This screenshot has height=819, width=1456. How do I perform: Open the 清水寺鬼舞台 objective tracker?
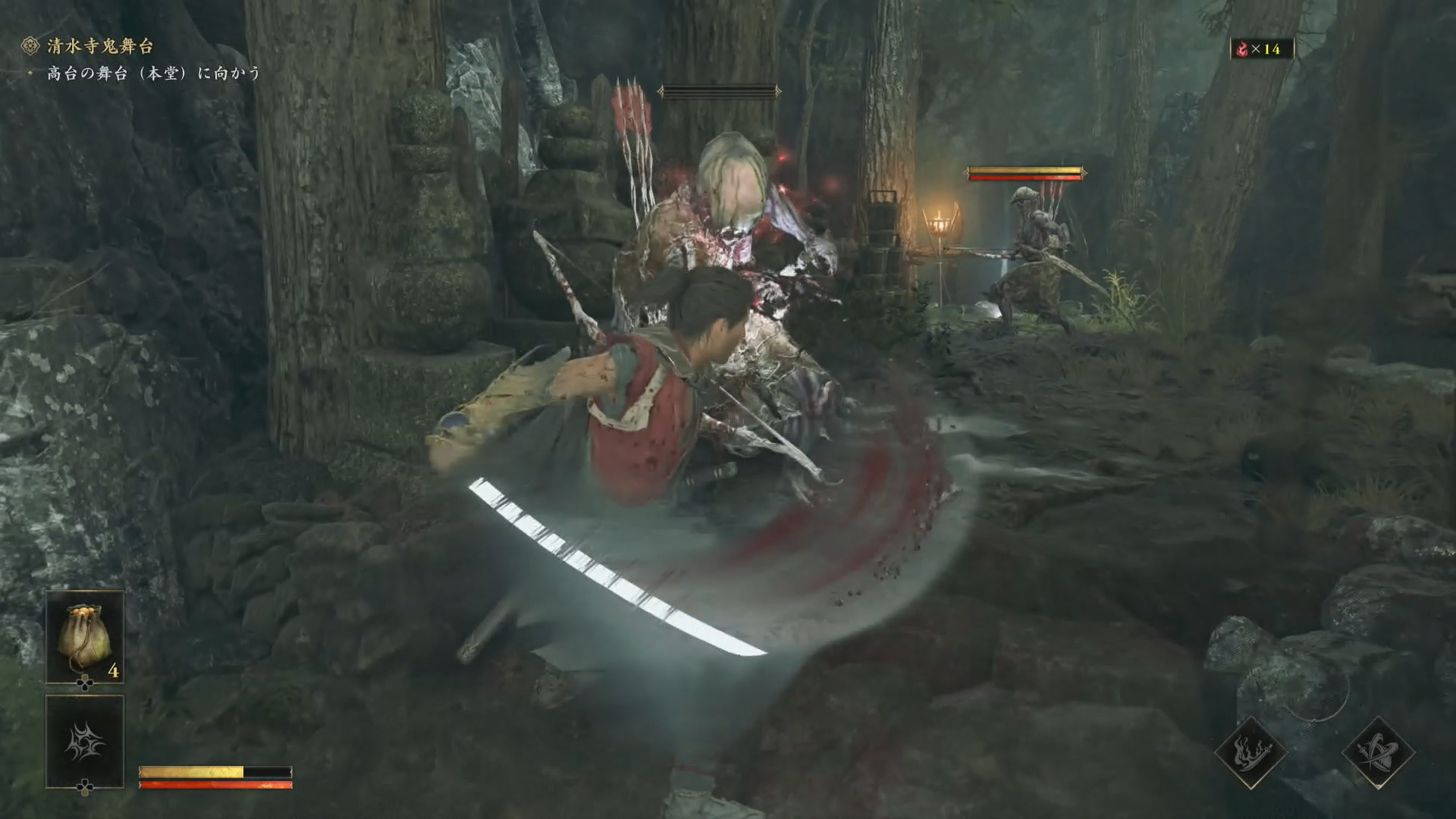99,46
